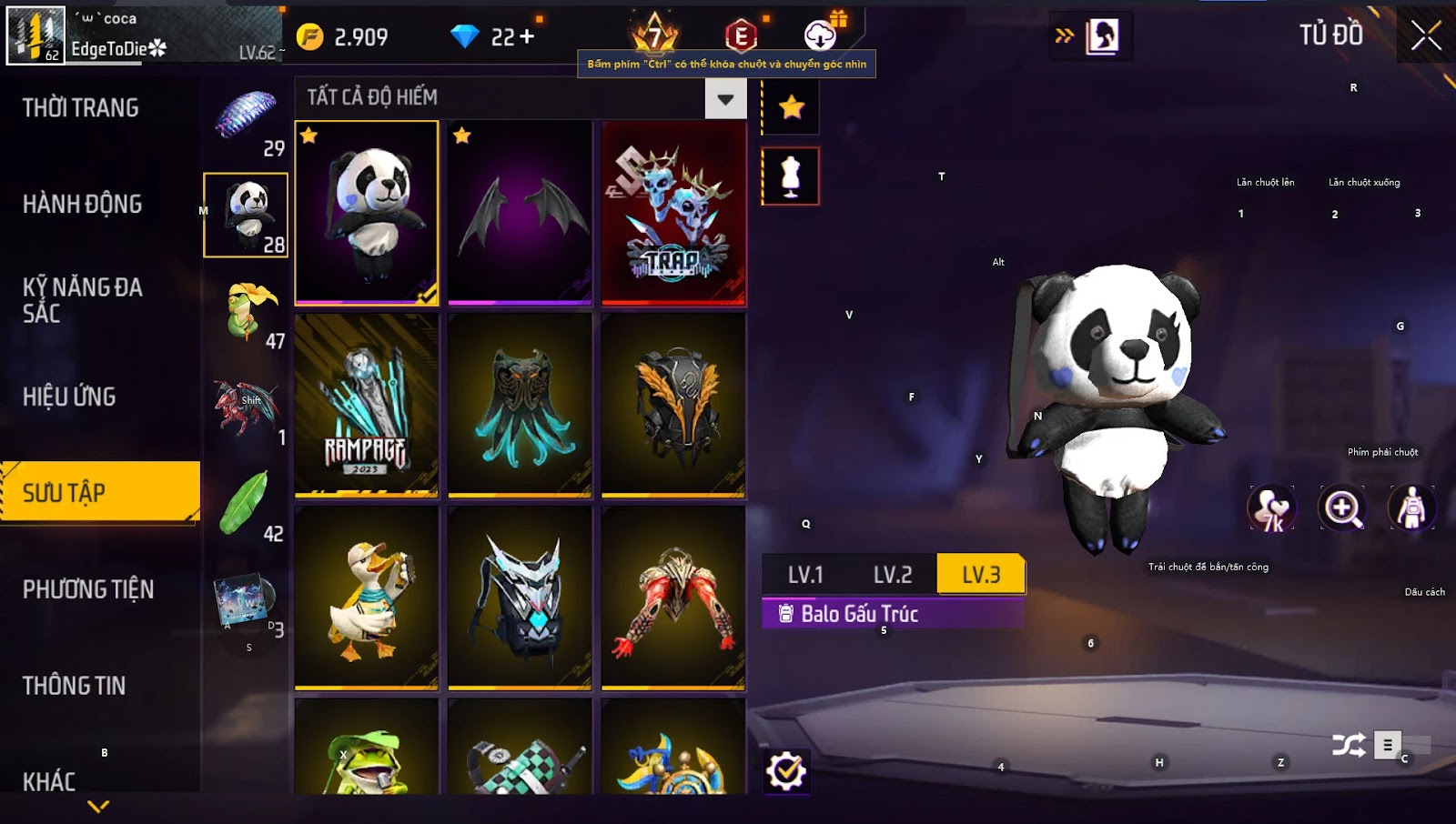The image size is (1456, 824).
Task: Switch to the LV.2 backpack level
Action: [893, 575]
